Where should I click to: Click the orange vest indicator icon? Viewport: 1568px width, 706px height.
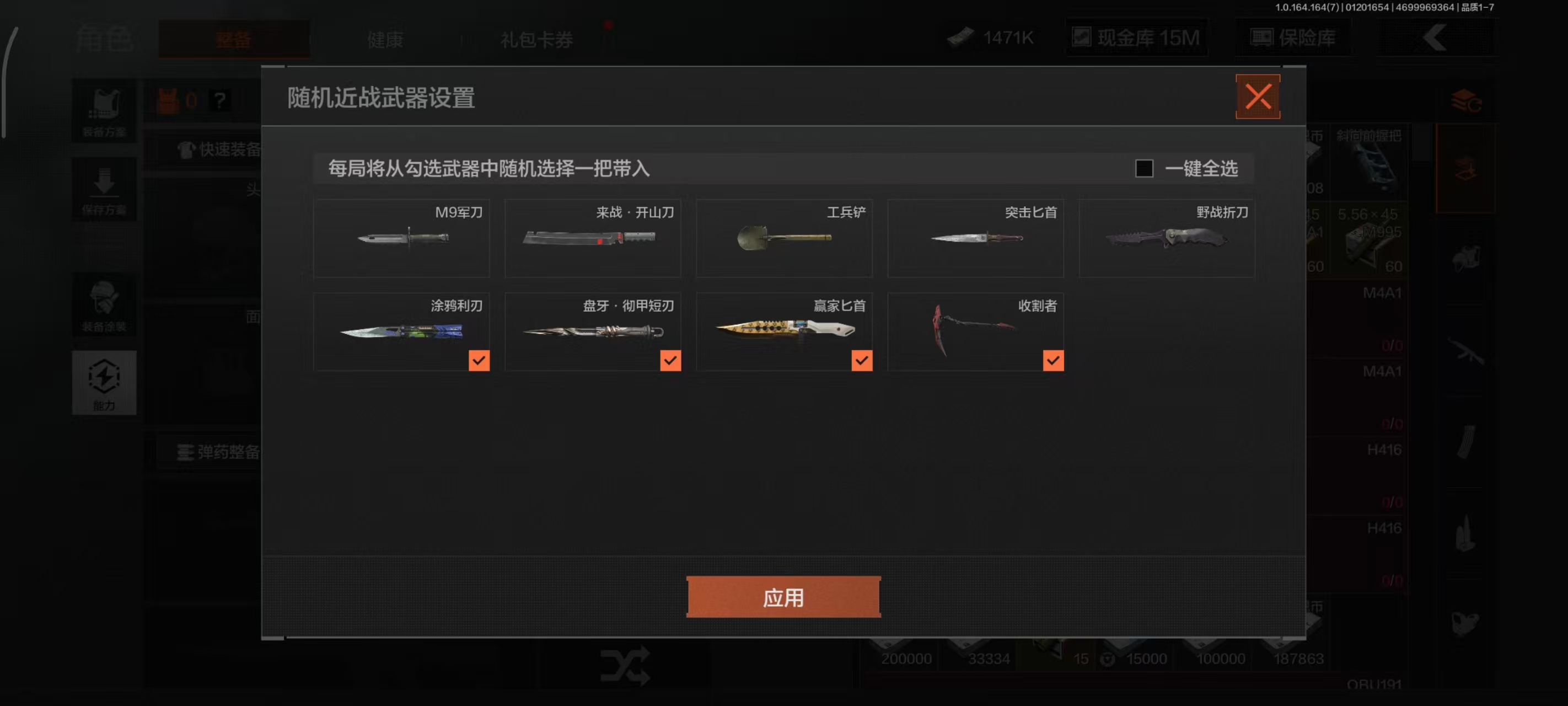[169, 100]
